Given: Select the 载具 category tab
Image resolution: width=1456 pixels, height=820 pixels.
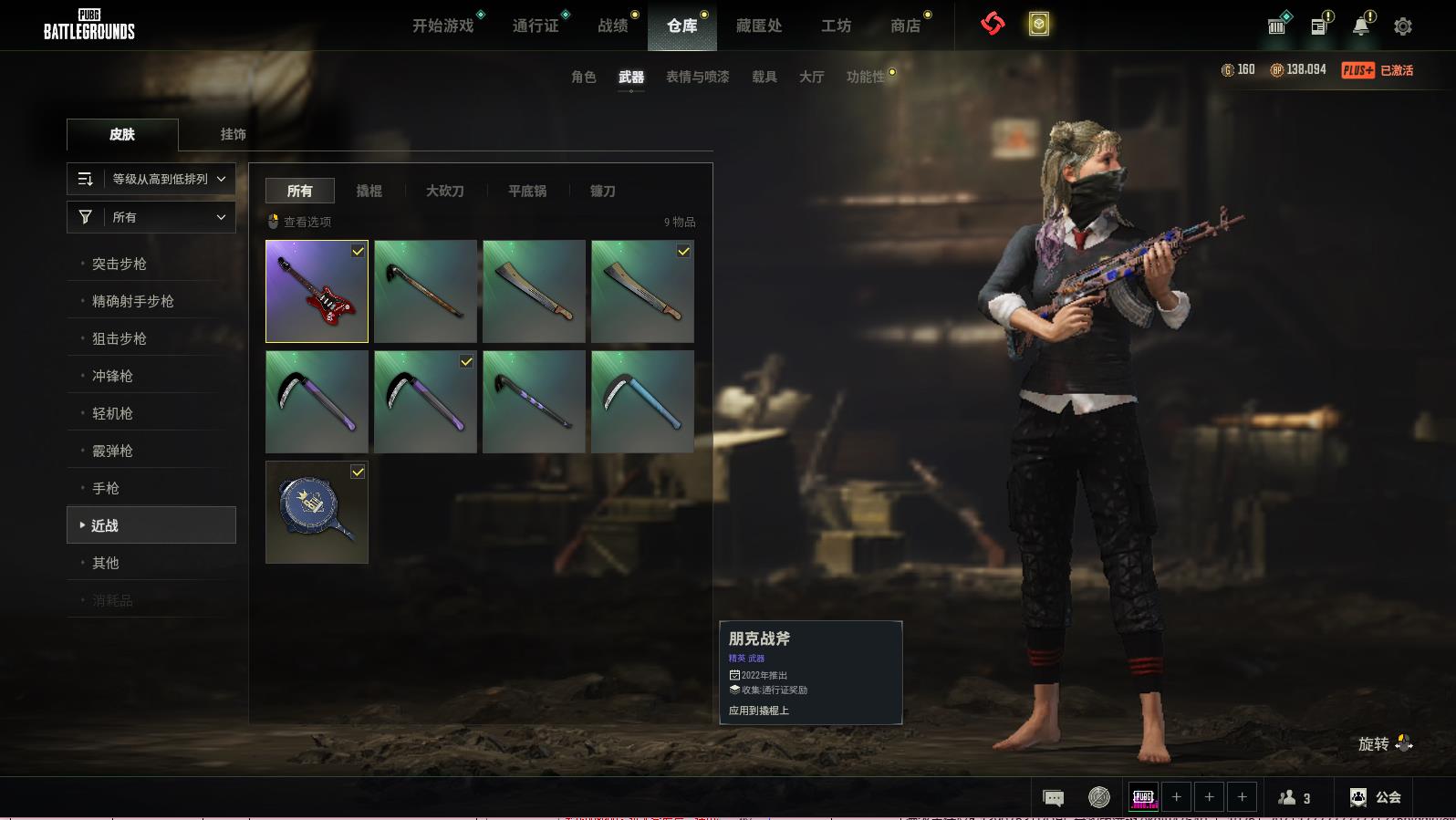Looking at the screenshot, I should tap(764, 77).
